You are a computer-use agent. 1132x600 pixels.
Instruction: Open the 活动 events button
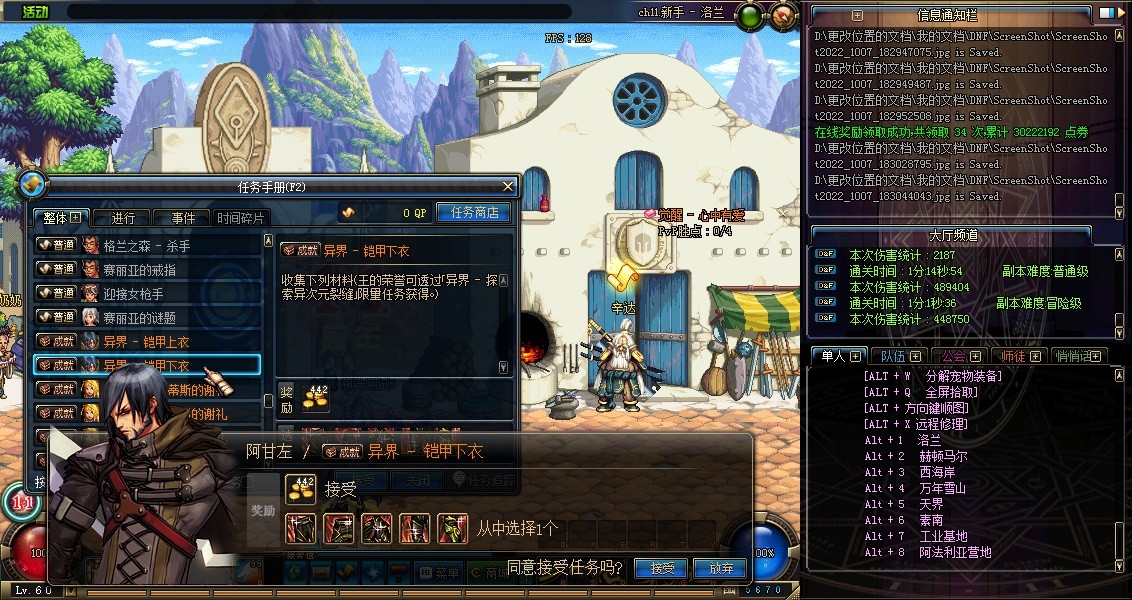pos(34,12)
